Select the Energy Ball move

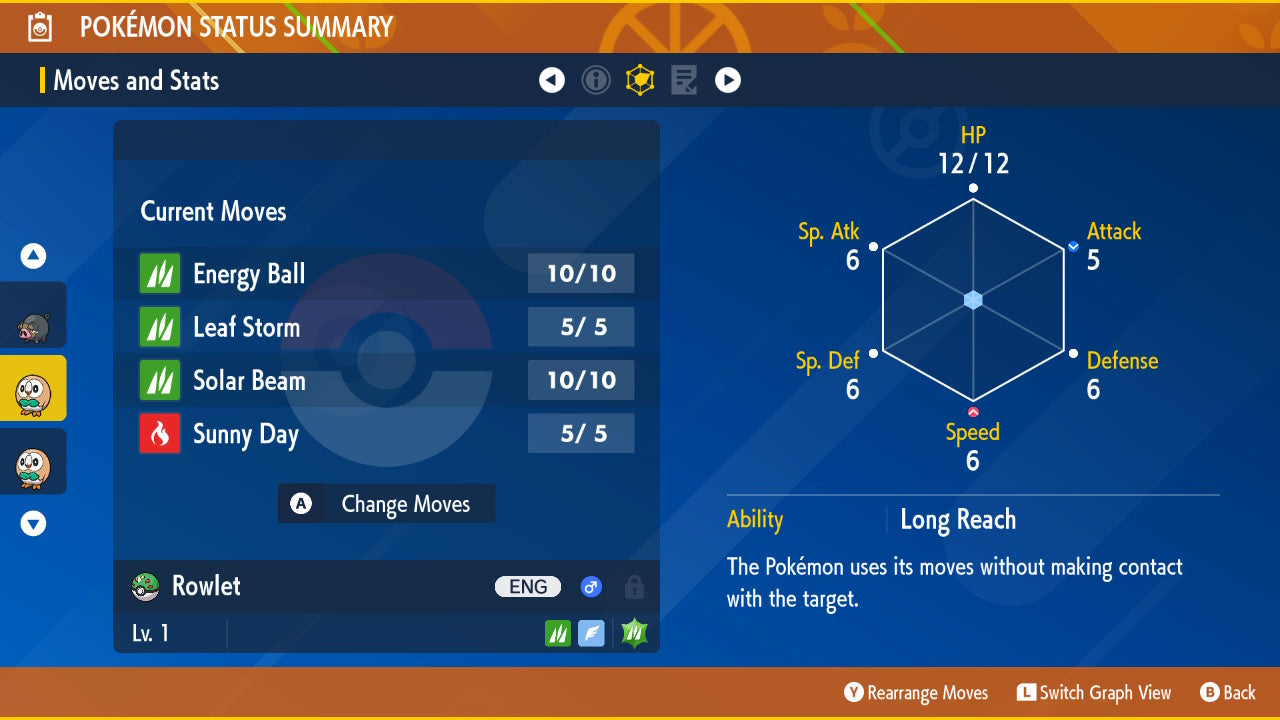pyautogui.click(x=386, y=274)
